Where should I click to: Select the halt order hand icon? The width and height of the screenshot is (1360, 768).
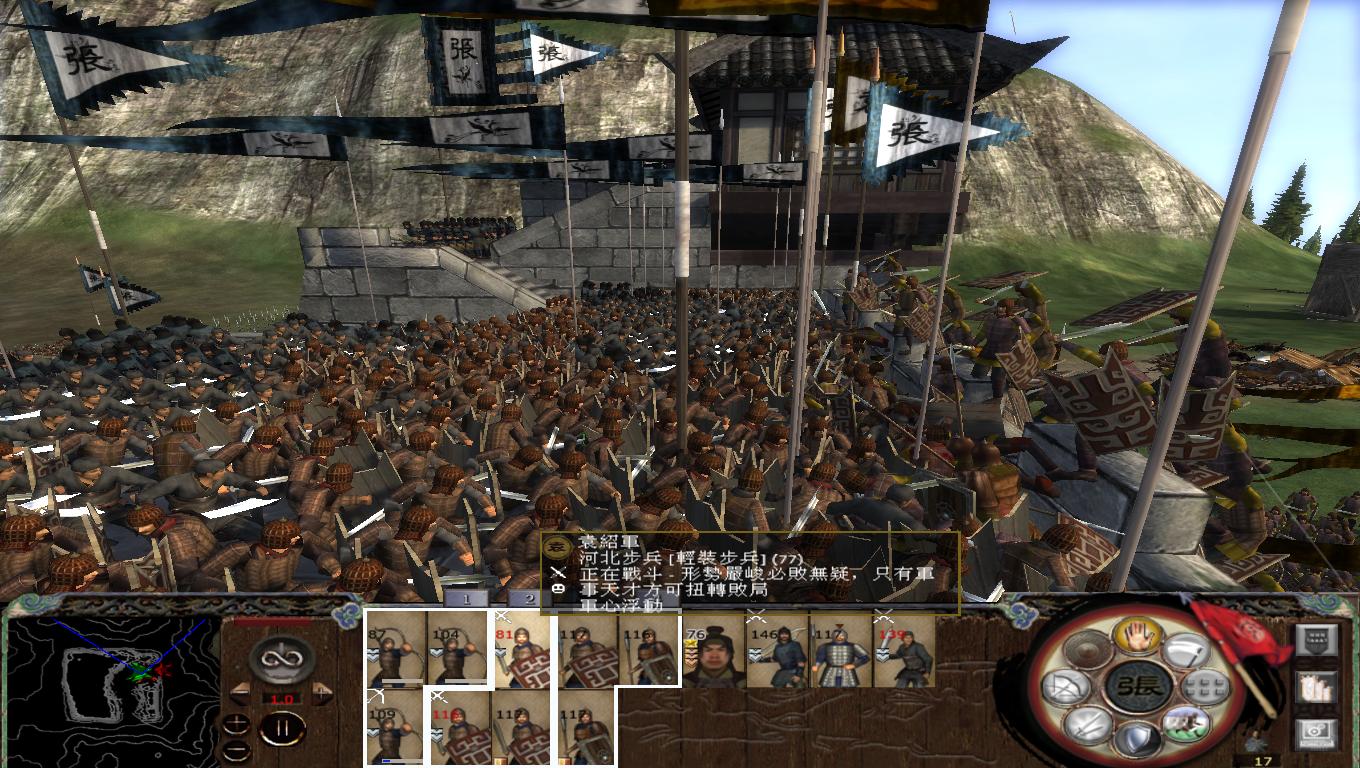pyautogui.click(x=1139, y=637)
